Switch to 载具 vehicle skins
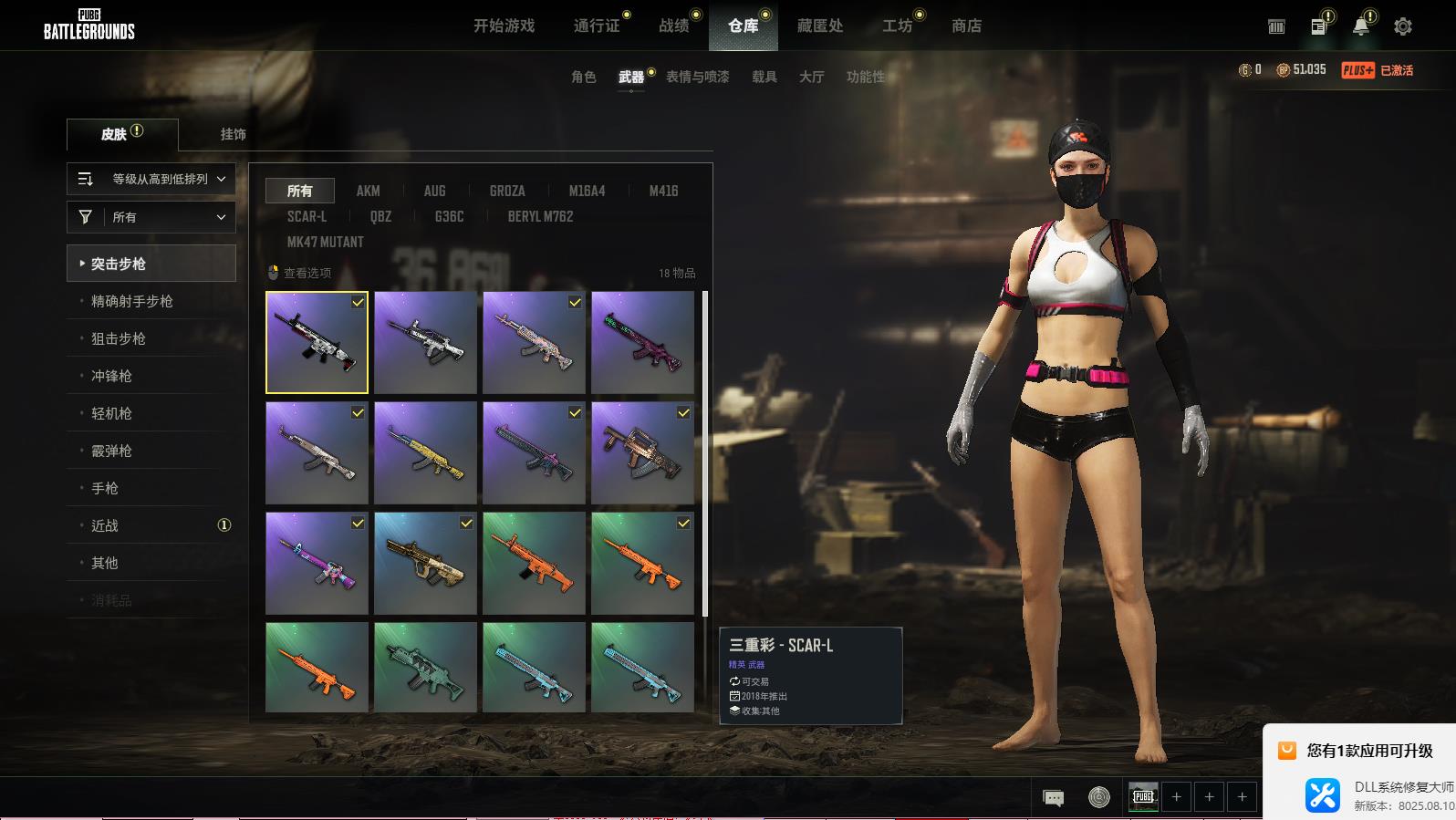 coord(764,77)
